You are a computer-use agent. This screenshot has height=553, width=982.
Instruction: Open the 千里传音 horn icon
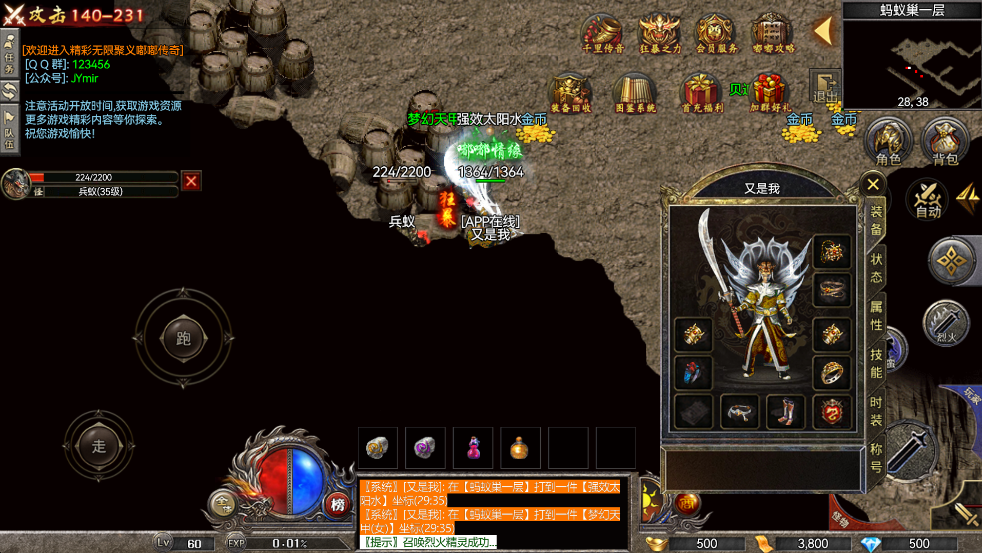click(603, 30)
